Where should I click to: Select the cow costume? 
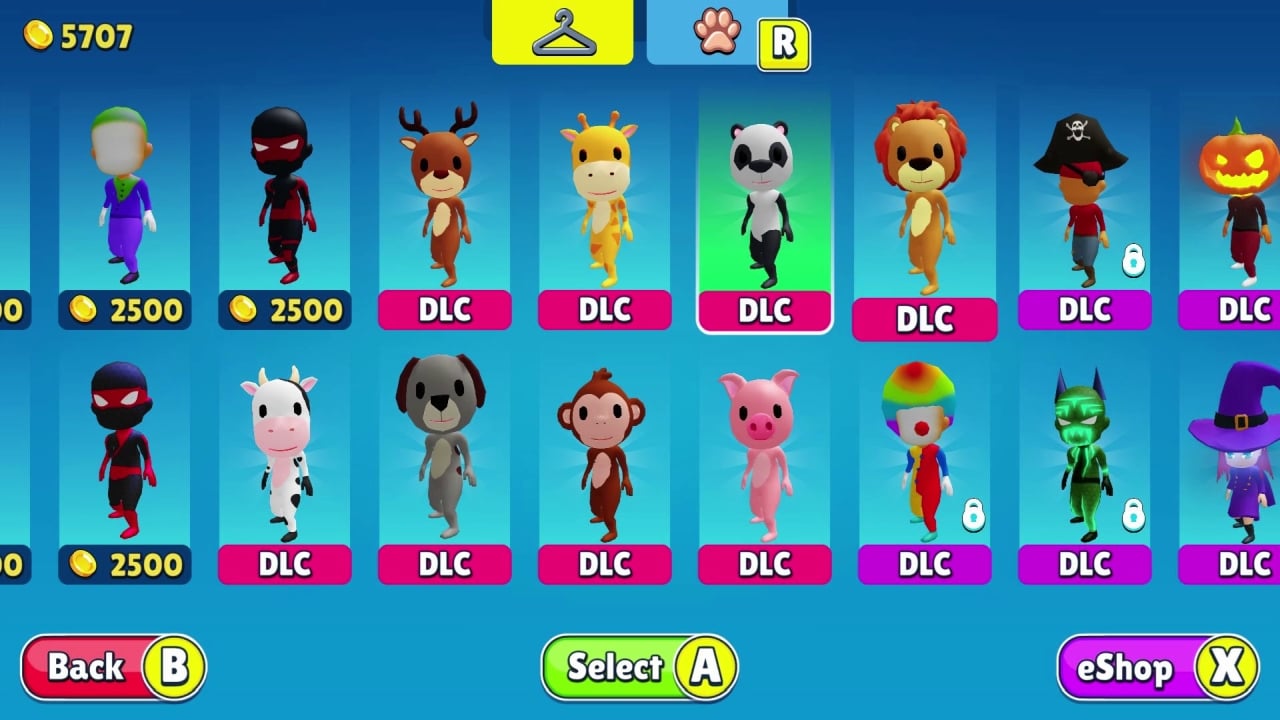[x=285, y=450]
